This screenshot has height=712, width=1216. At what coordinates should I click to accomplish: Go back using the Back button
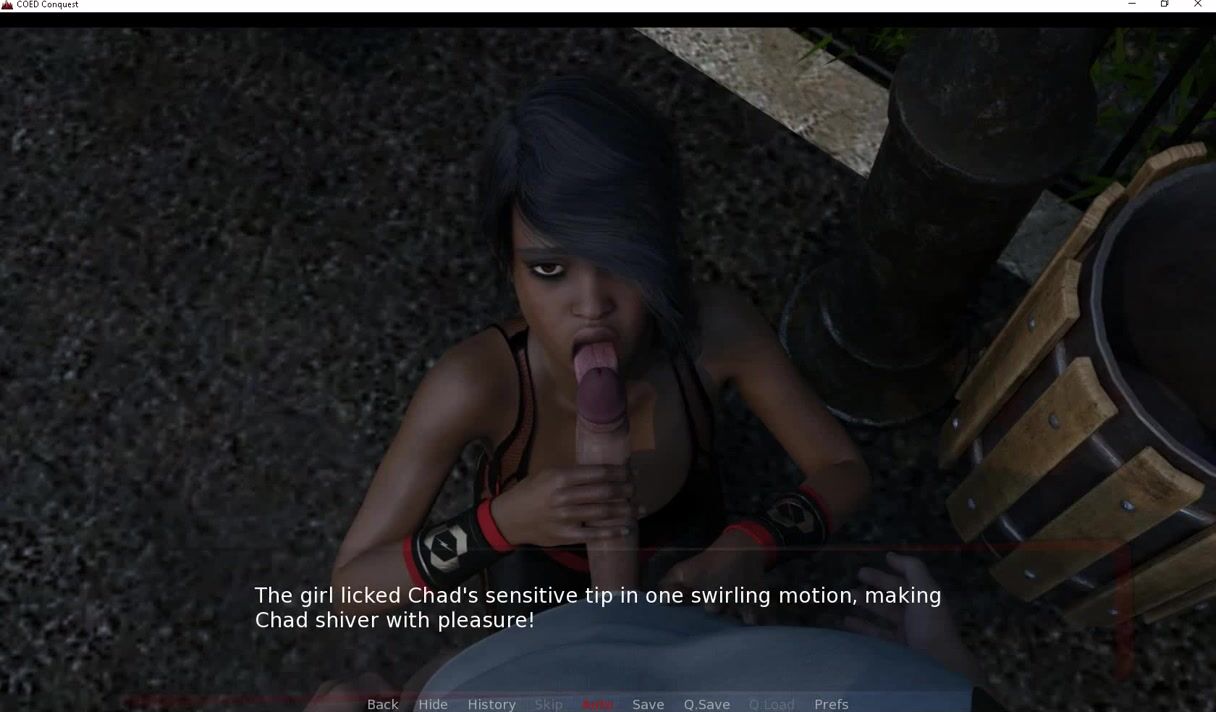382,704
